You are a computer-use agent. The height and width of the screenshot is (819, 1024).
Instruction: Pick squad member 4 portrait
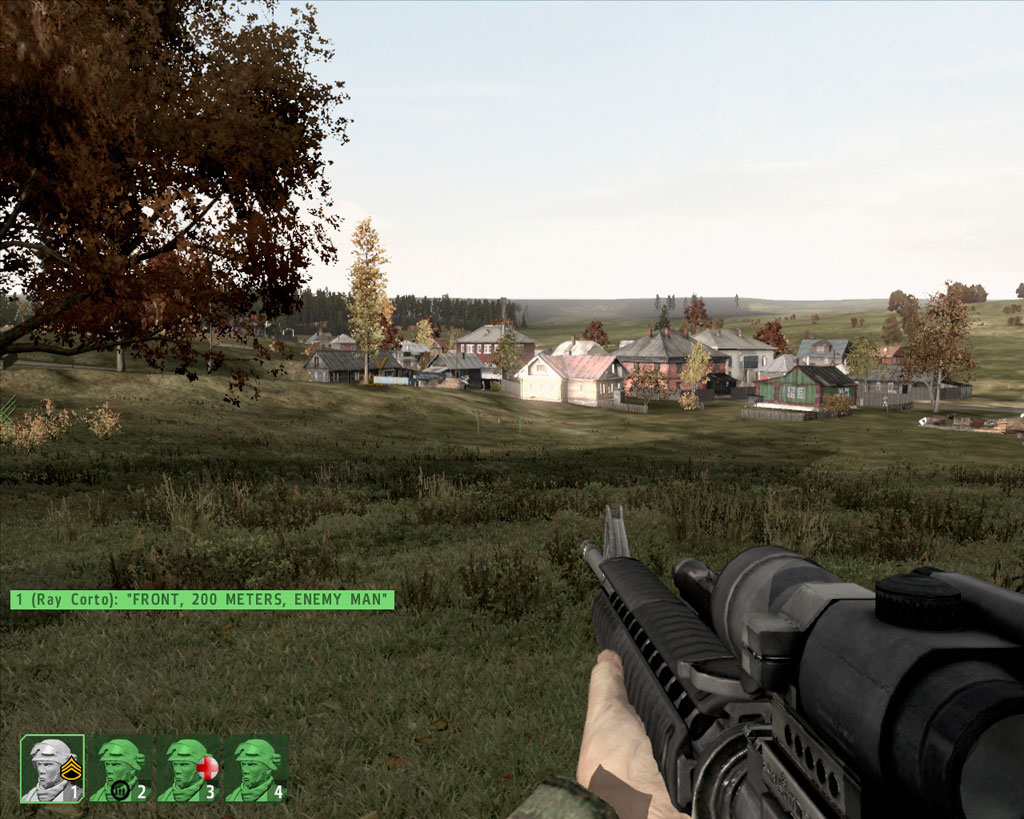pos(256,769)
